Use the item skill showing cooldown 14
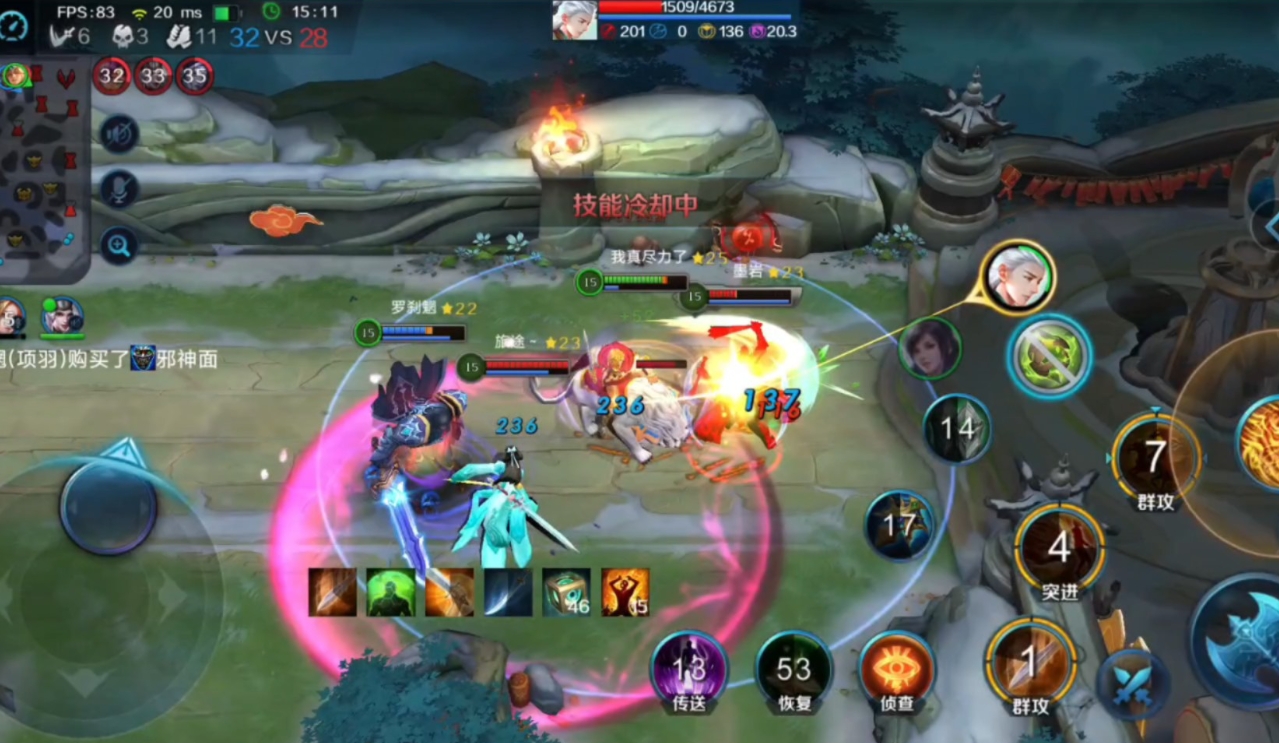This screenshot has height=743, width=1279. pyautogui.click(x=958, y=429)
